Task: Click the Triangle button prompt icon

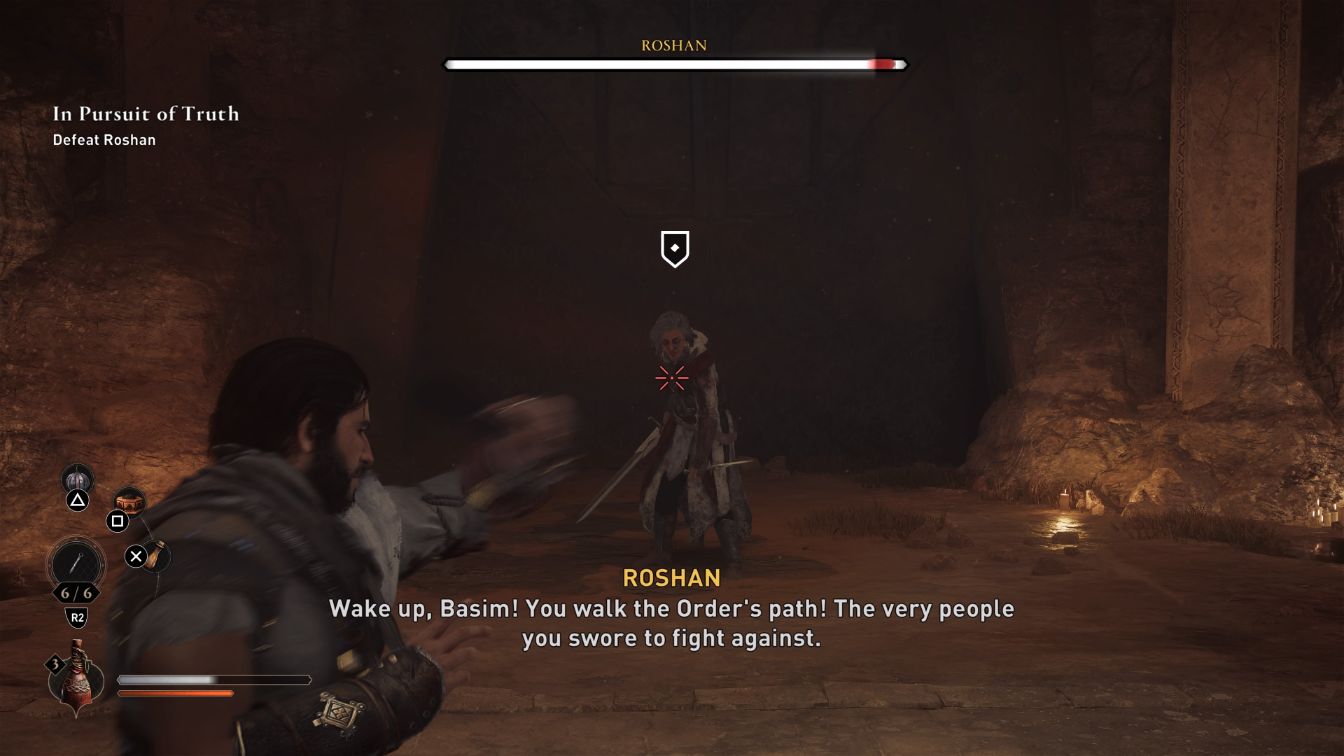Action: [x=76, y=502]
